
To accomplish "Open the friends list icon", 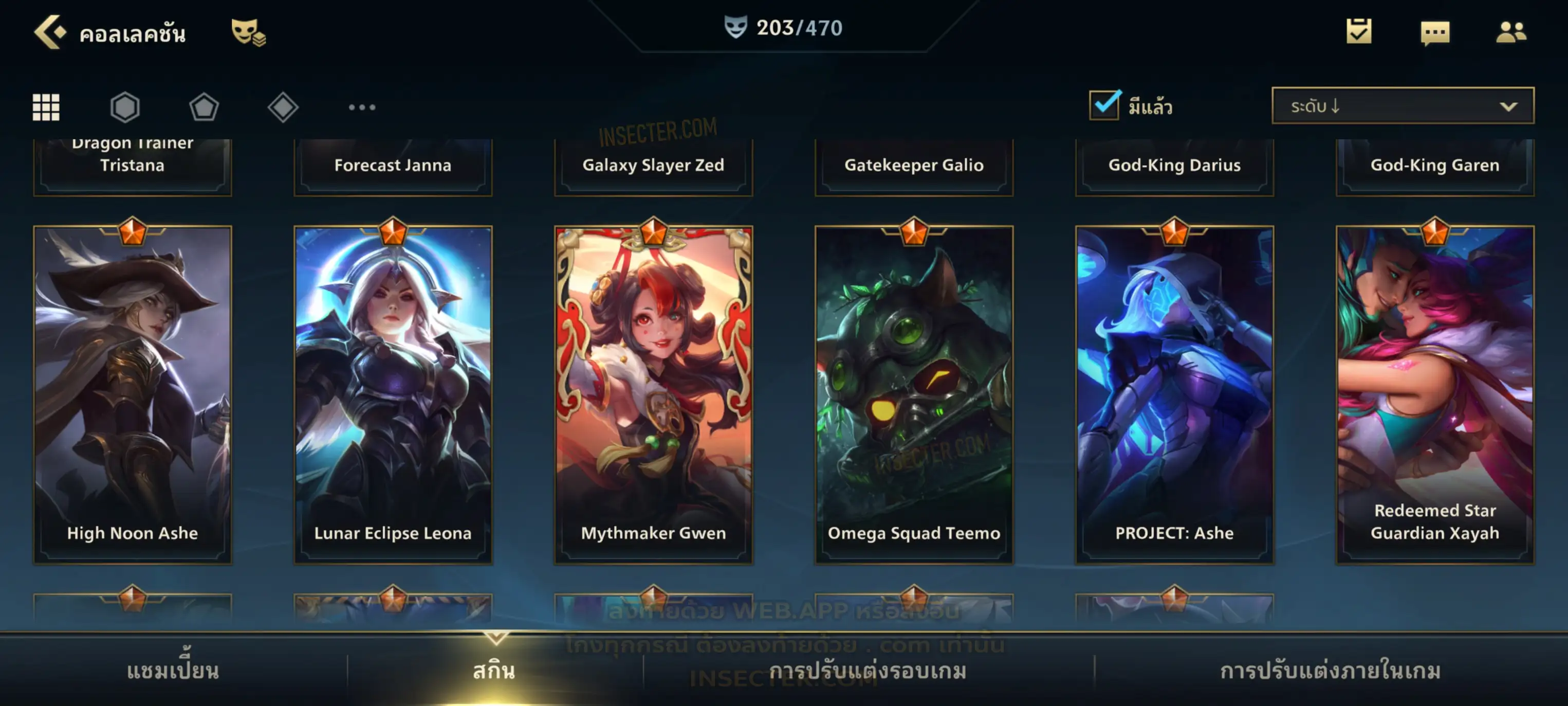I will [x=1511, y=32].
